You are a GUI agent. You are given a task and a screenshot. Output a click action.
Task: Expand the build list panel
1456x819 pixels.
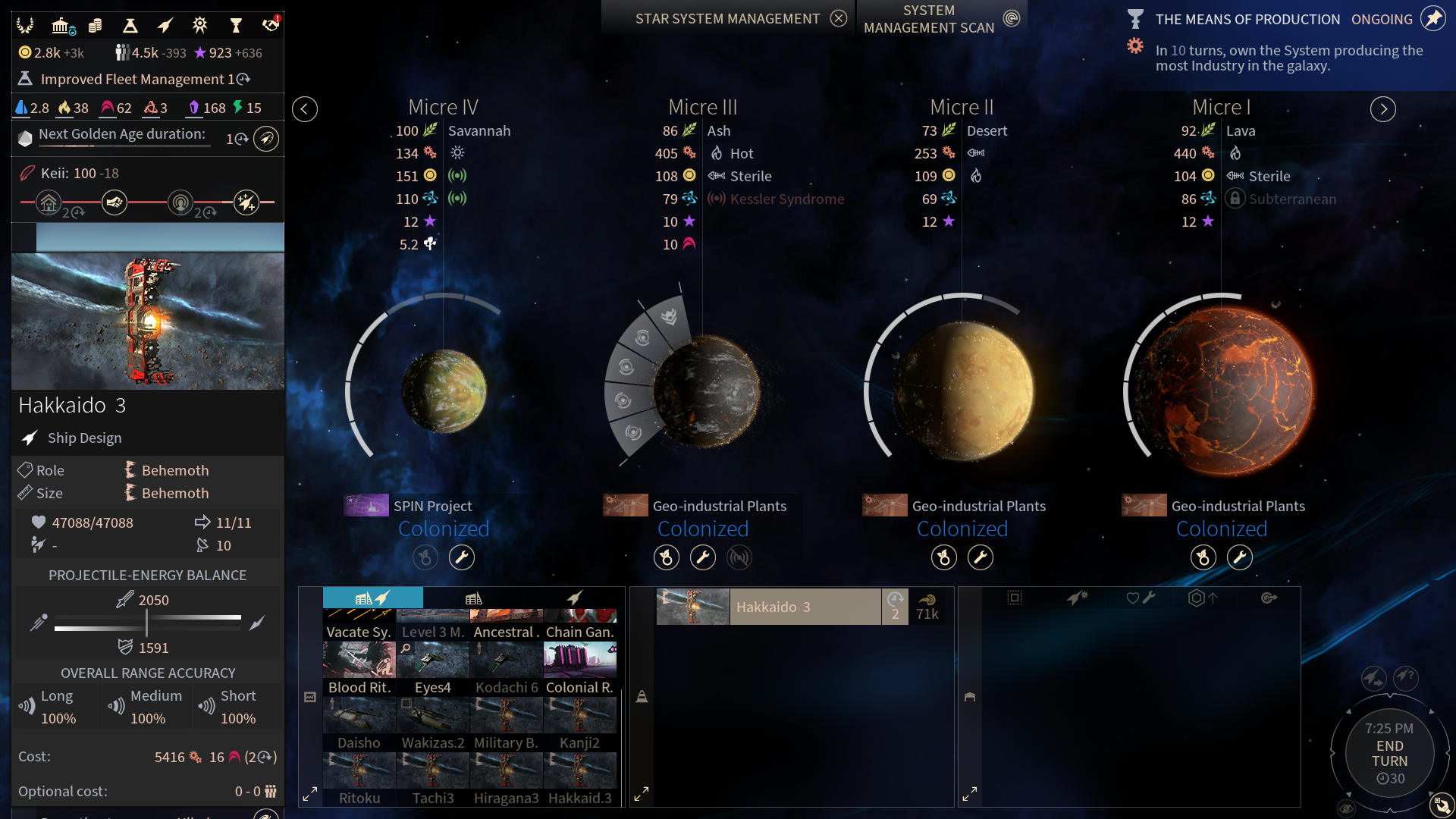310,795
